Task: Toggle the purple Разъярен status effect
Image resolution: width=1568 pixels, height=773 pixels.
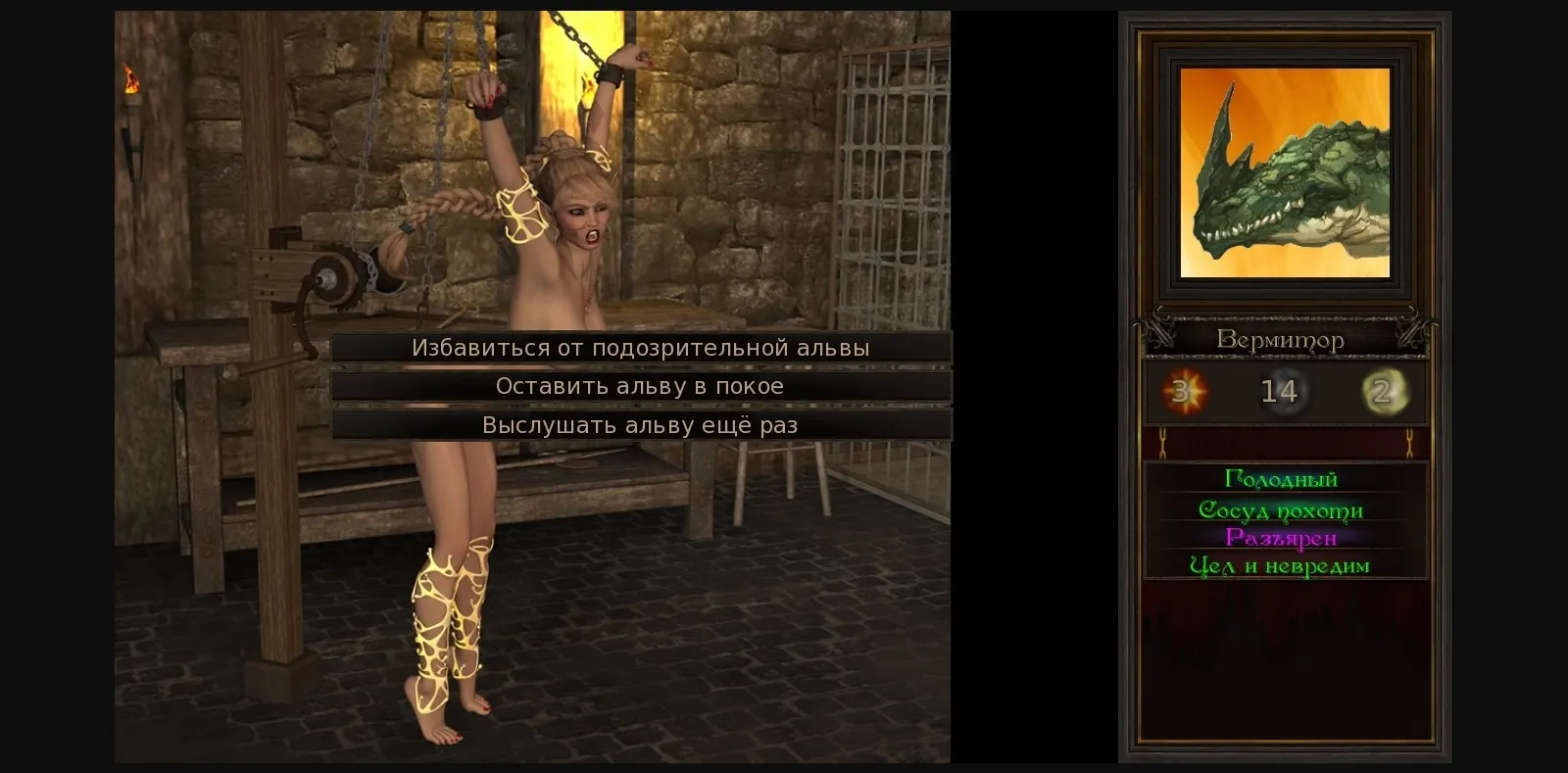Action: tap(1281, 537)
